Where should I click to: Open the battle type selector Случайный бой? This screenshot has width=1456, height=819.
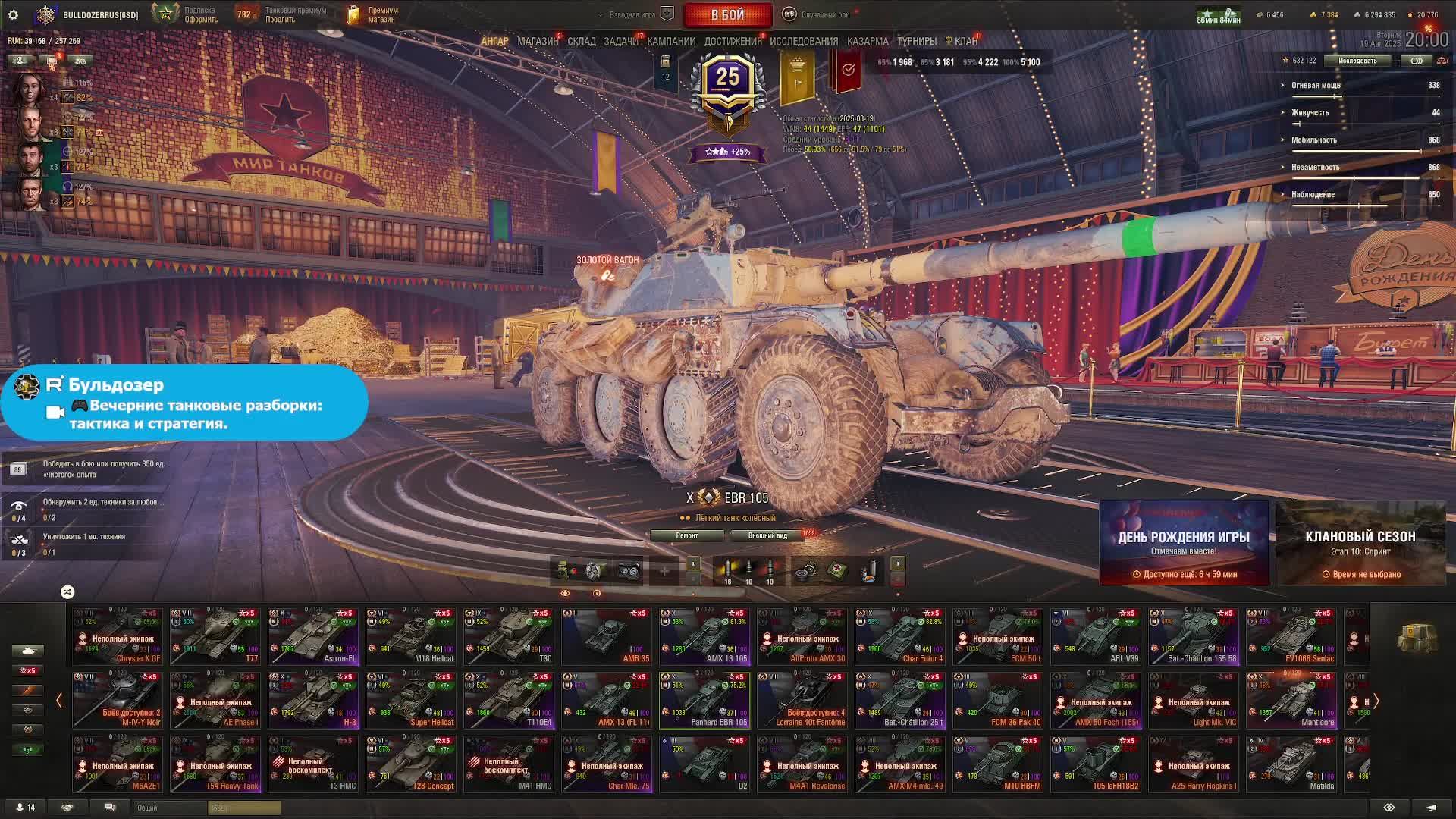pos(824,14)
